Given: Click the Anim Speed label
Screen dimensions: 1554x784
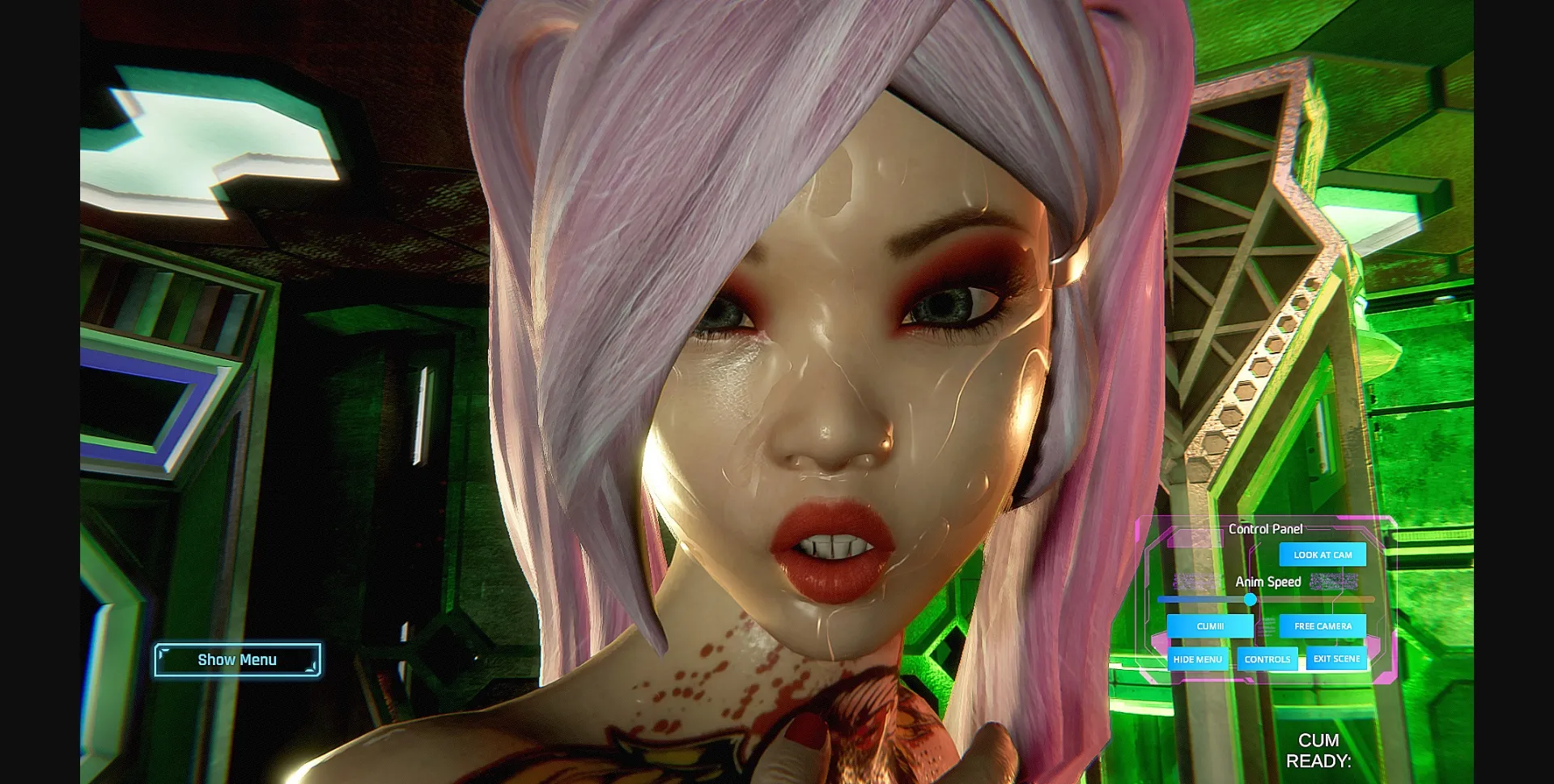Looking at the screenshot, I should pyautogui.click(x=1267, y=581).
